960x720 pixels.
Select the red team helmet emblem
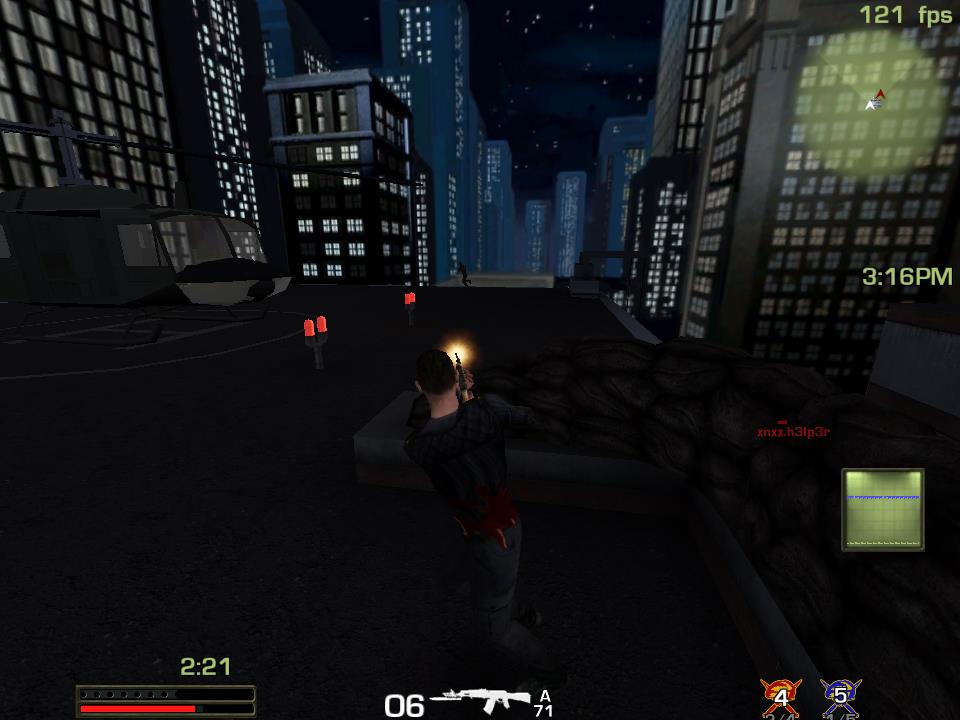[x=780, y=696]
